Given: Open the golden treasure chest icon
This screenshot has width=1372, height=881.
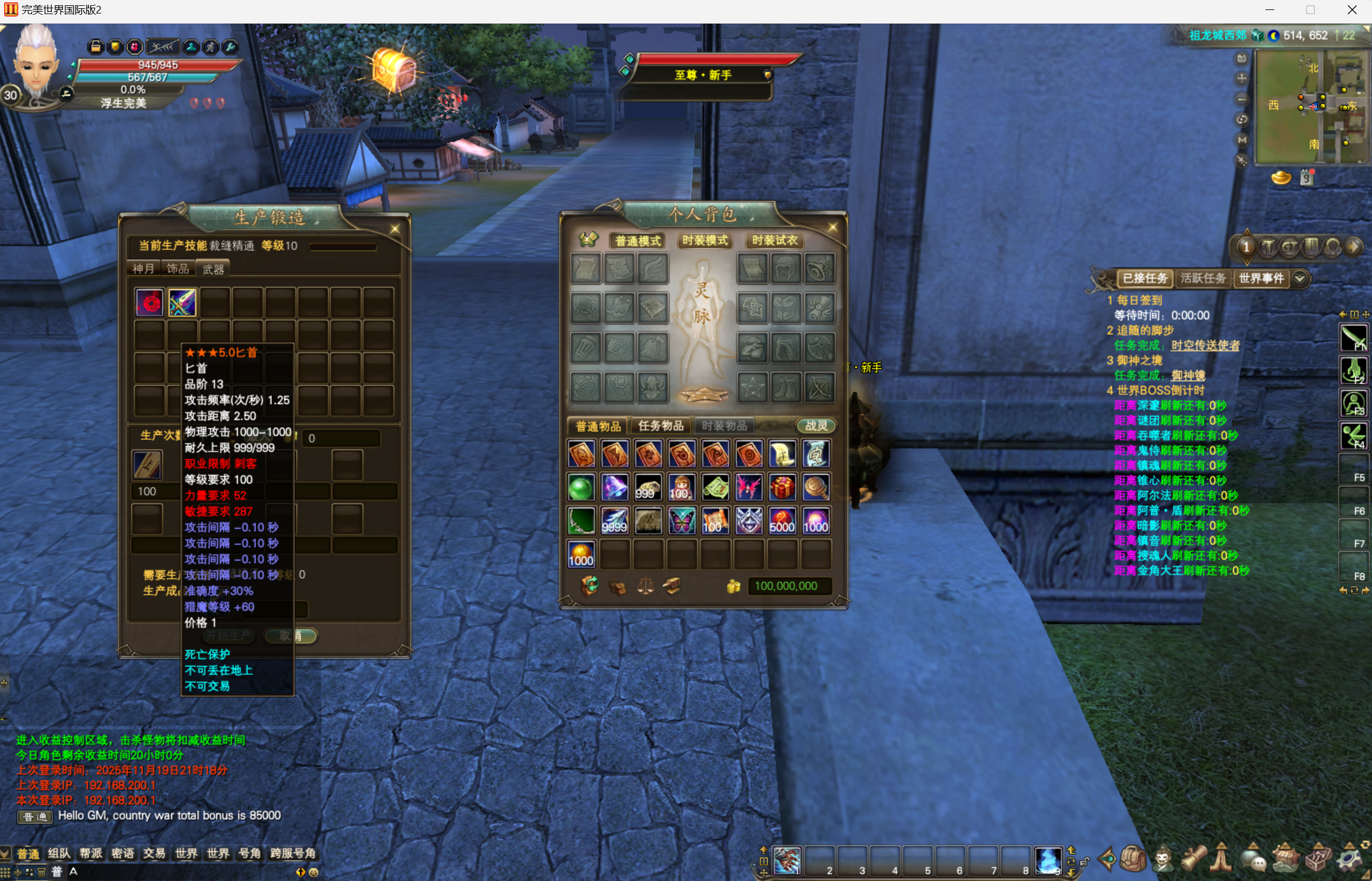Looking at the screenshot, I should tap(394, 70).
